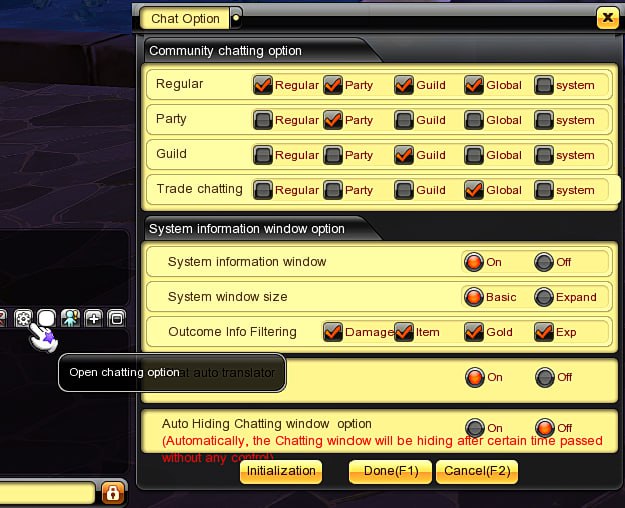Enable system checkbox in the Regular row
This screenshot has height=508, width=625.
tap(544, 85)
